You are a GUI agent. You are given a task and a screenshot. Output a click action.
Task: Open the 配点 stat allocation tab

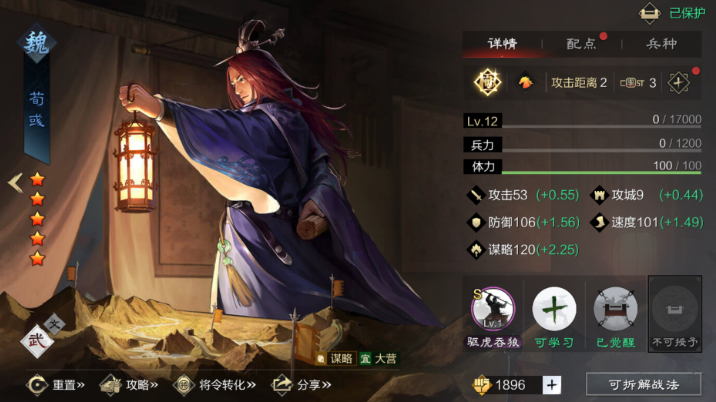[x=581, y=44]
